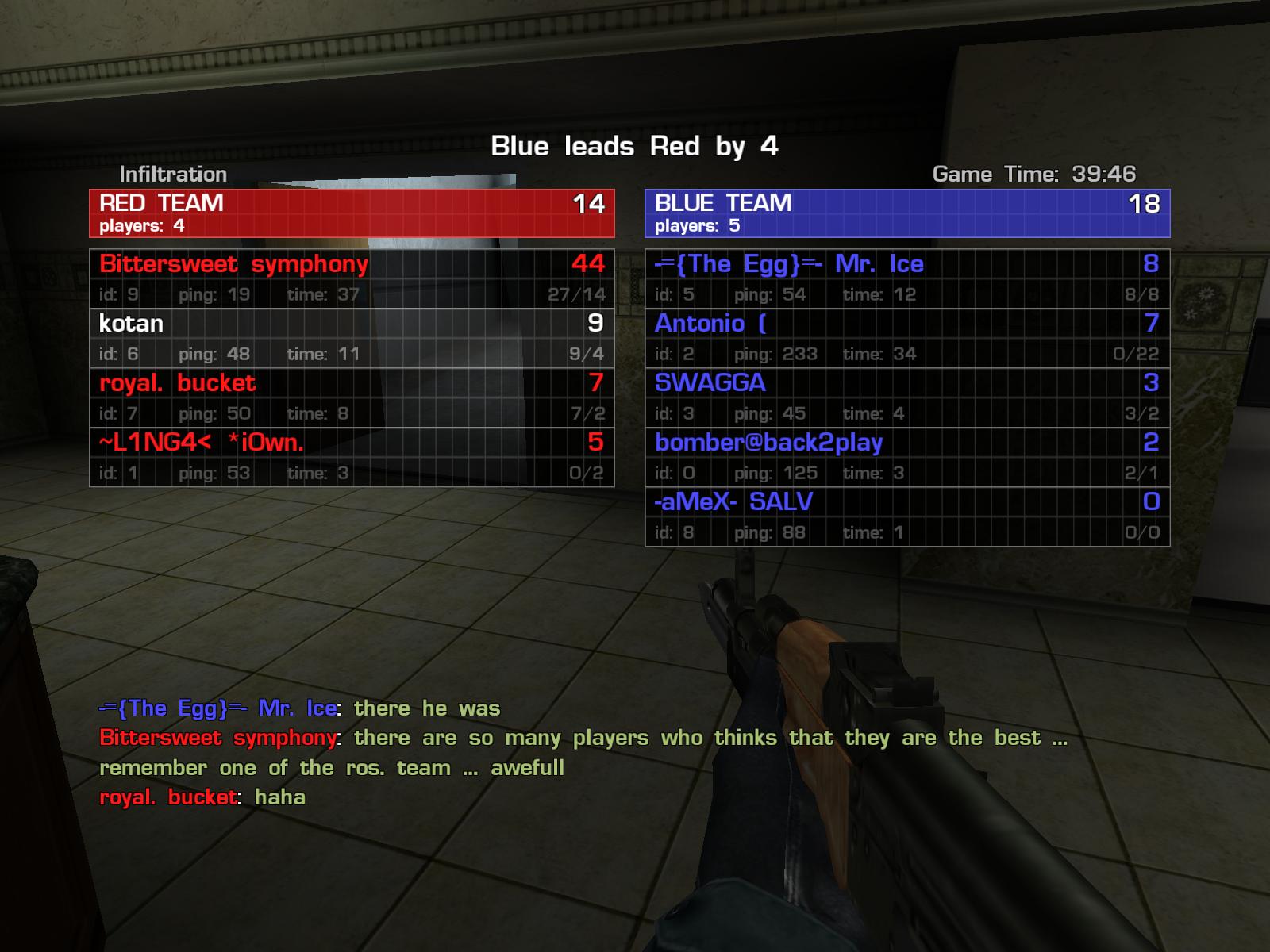Viewport: 1270px width, 952px height.
Task: Click the -={The Egg}=- Mr. Ice row
Action: click(x=907, y=278)
